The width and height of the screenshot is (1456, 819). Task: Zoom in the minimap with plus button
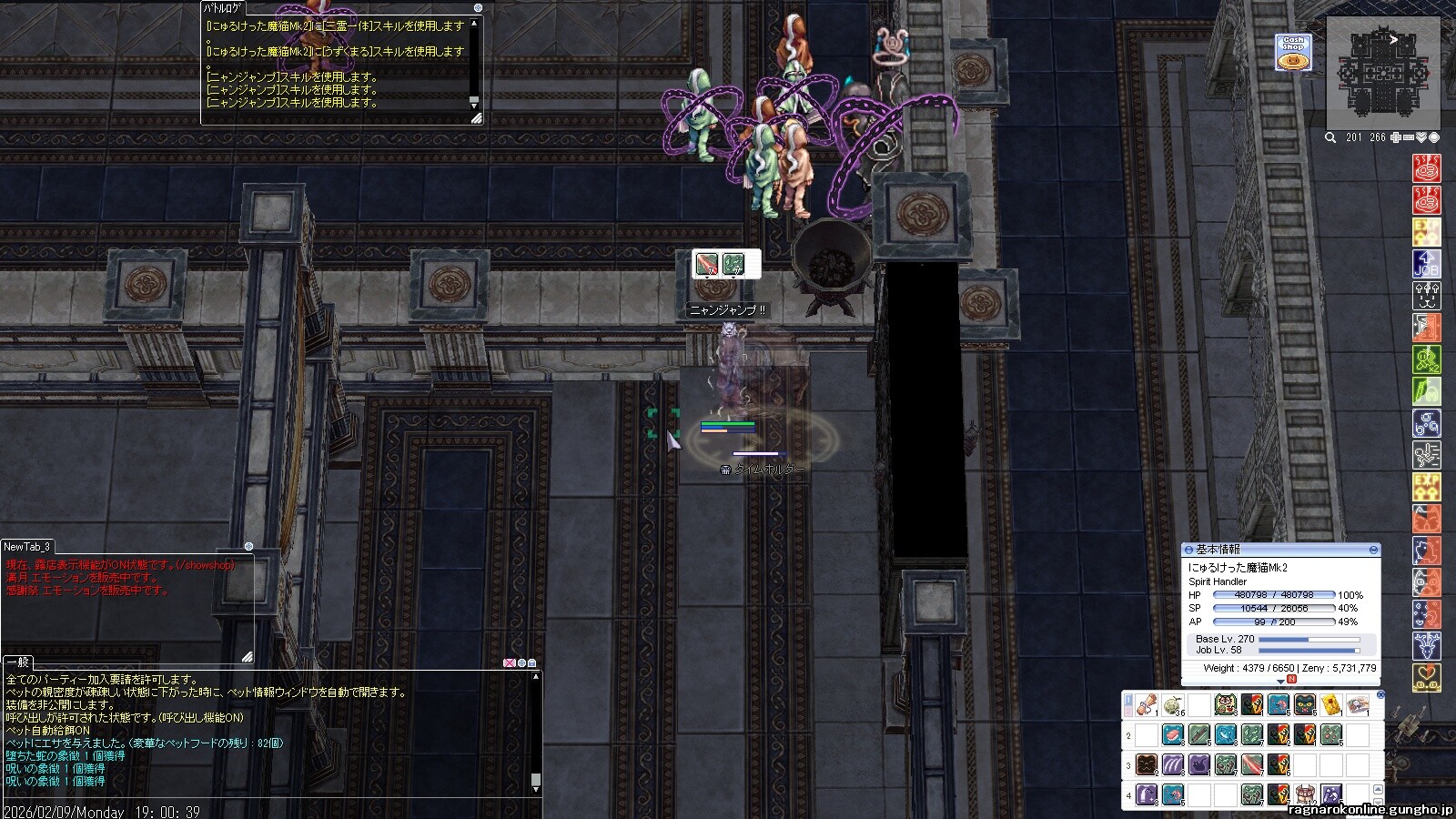[1396, 137]
